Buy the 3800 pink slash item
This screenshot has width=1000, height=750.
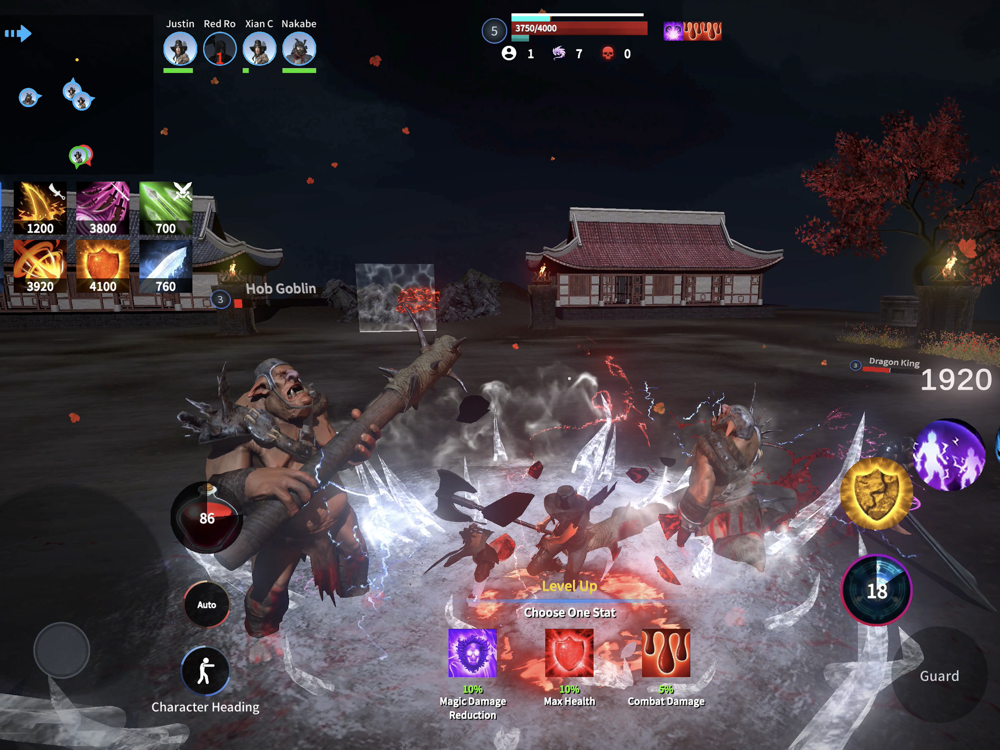pyautogui.click(x=103, y=208)
